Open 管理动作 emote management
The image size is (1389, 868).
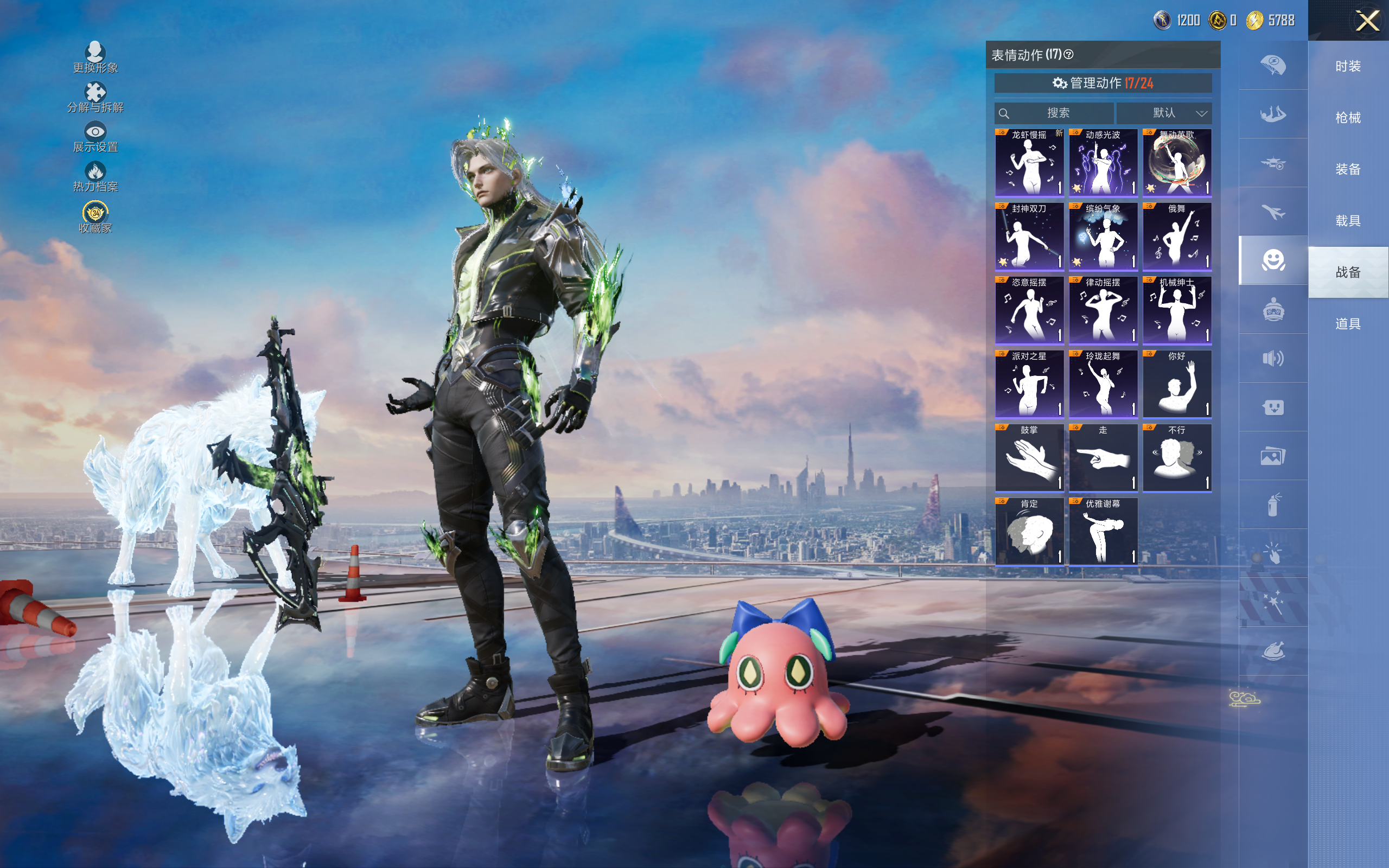click(x=1103, y=83)
